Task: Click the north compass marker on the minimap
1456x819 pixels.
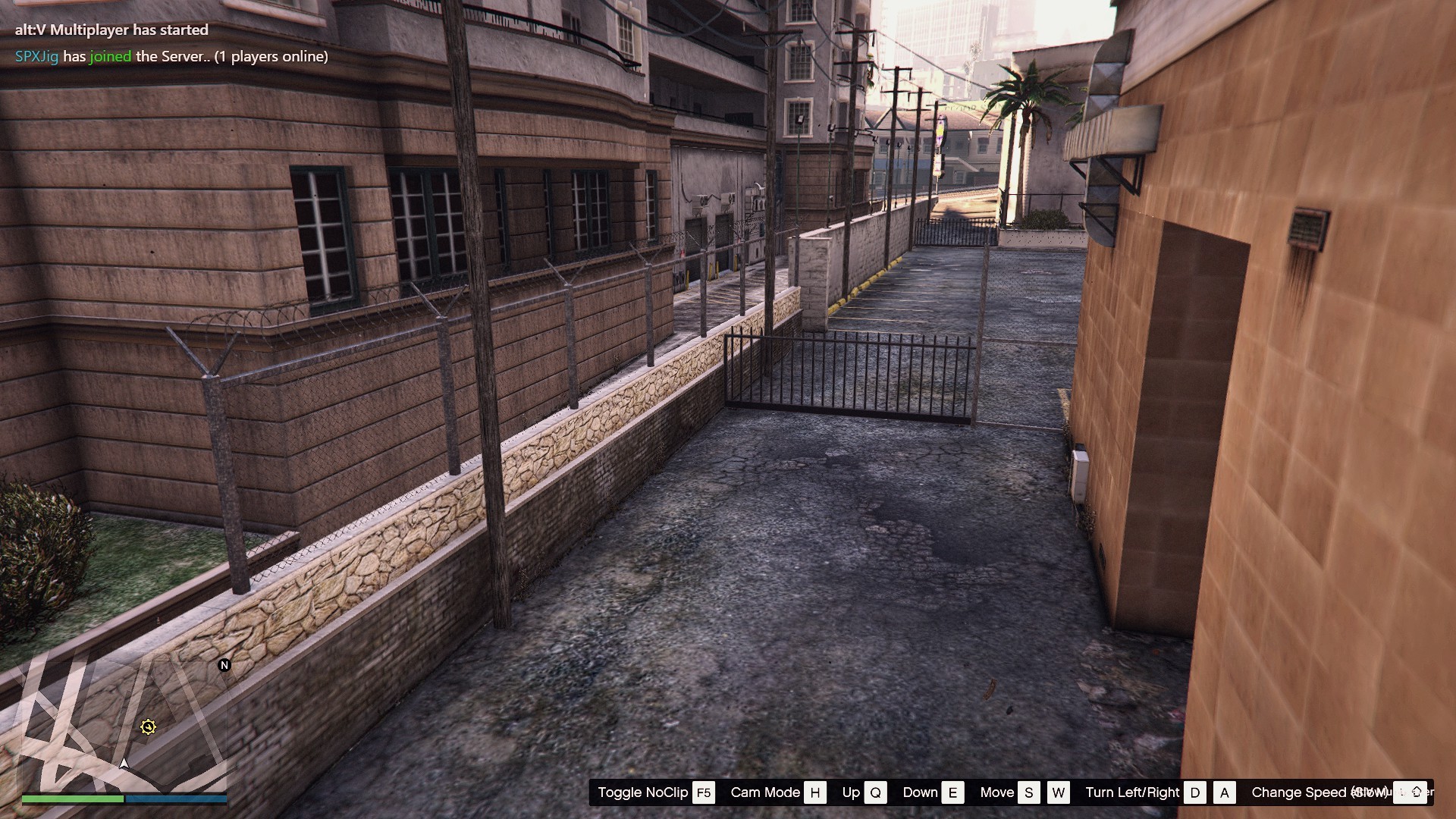Action: (x=224, y=665)
